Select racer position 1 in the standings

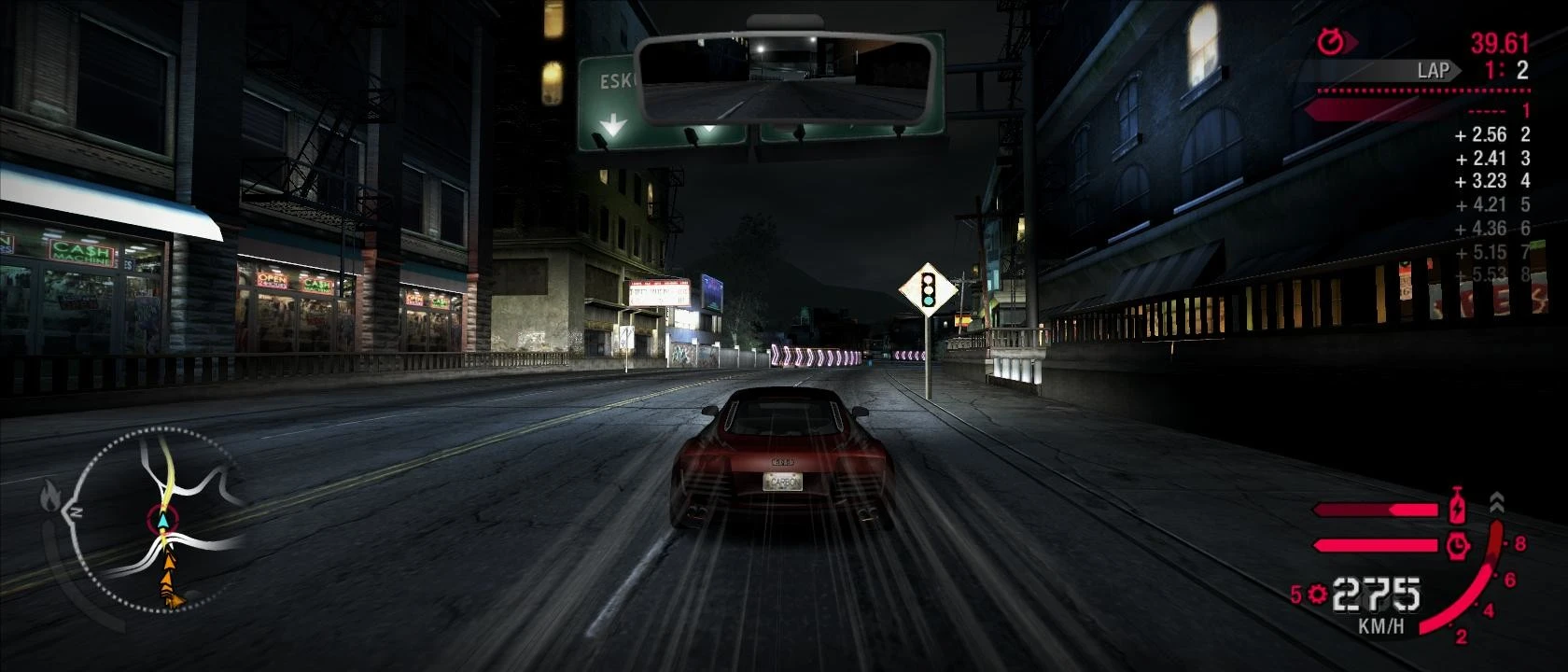click(x=1527, y=109)
